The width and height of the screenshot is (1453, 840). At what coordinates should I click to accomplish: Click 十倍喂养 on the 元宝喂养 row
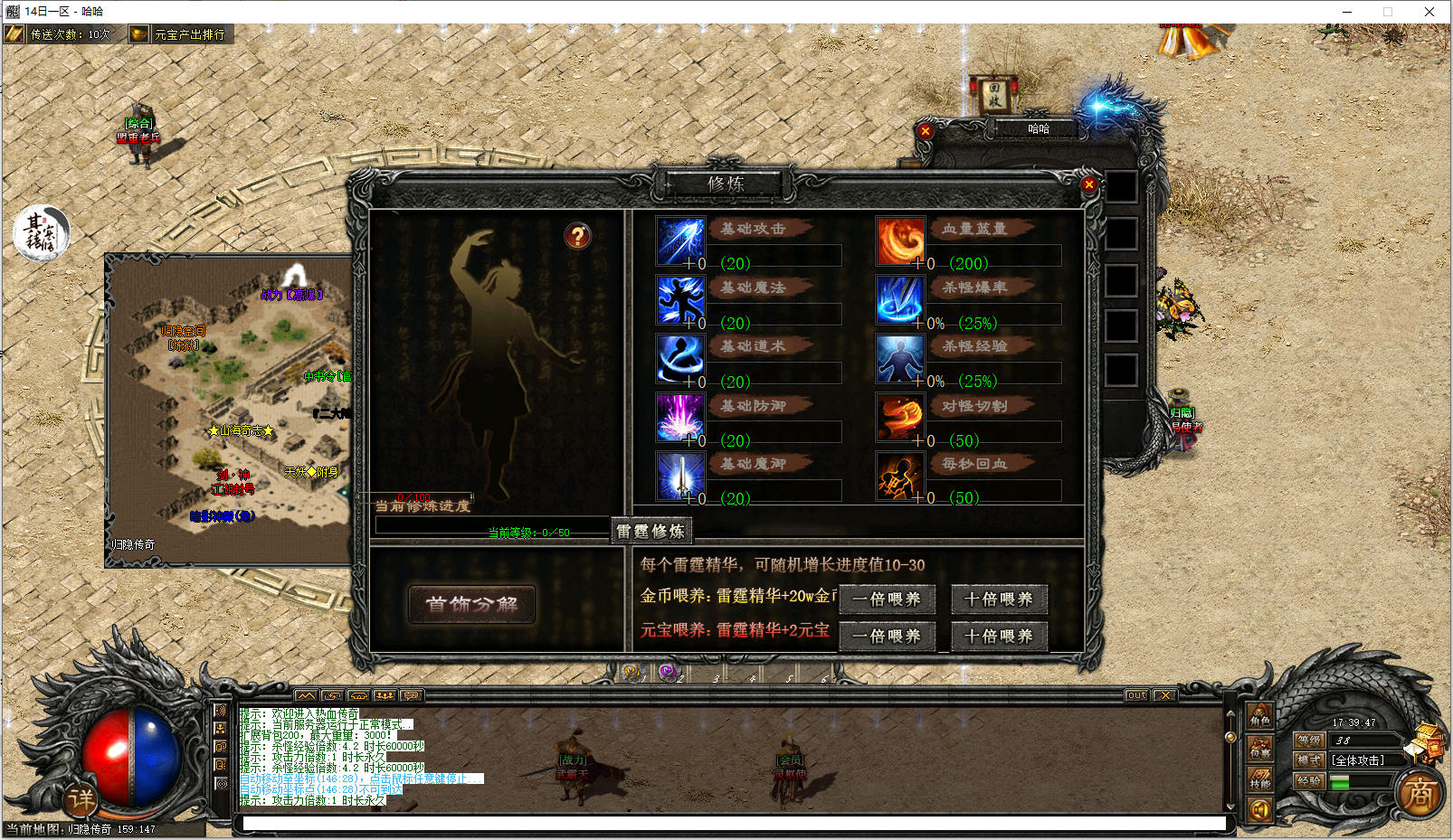click(998, 636)
